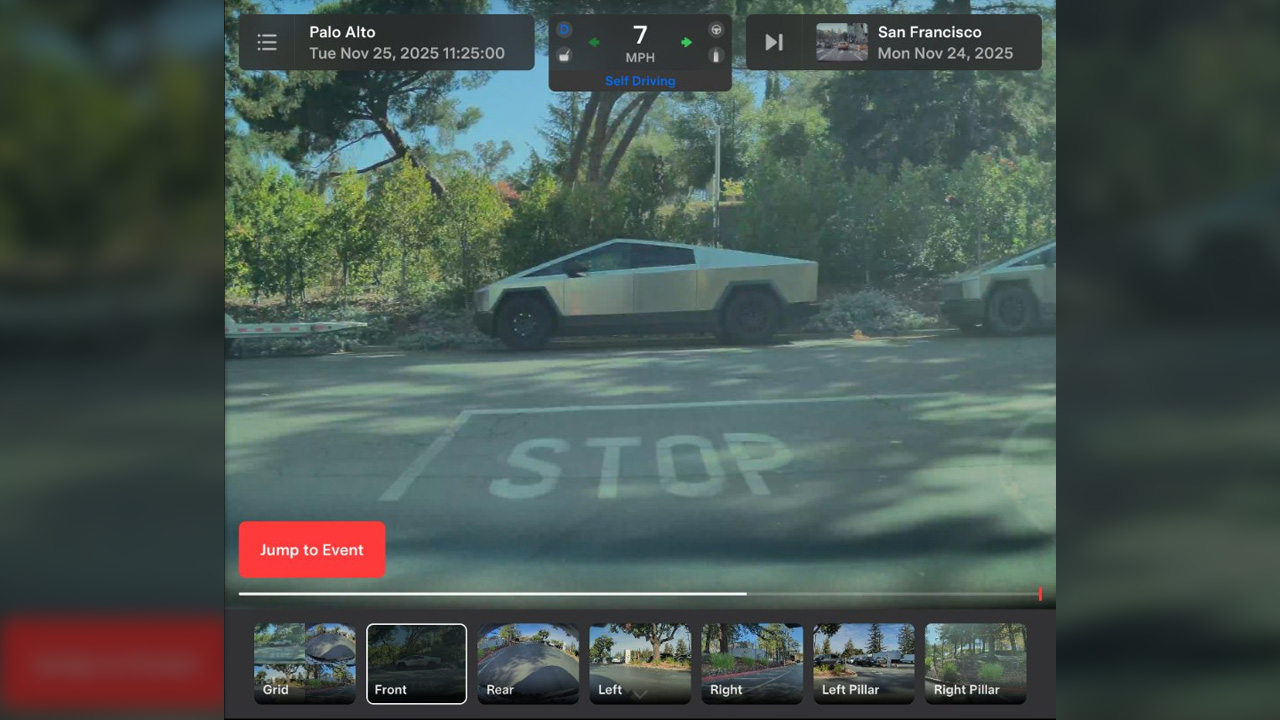Open the San Francisco clip thumbnail
The image size is (1280, 720).
842,42
